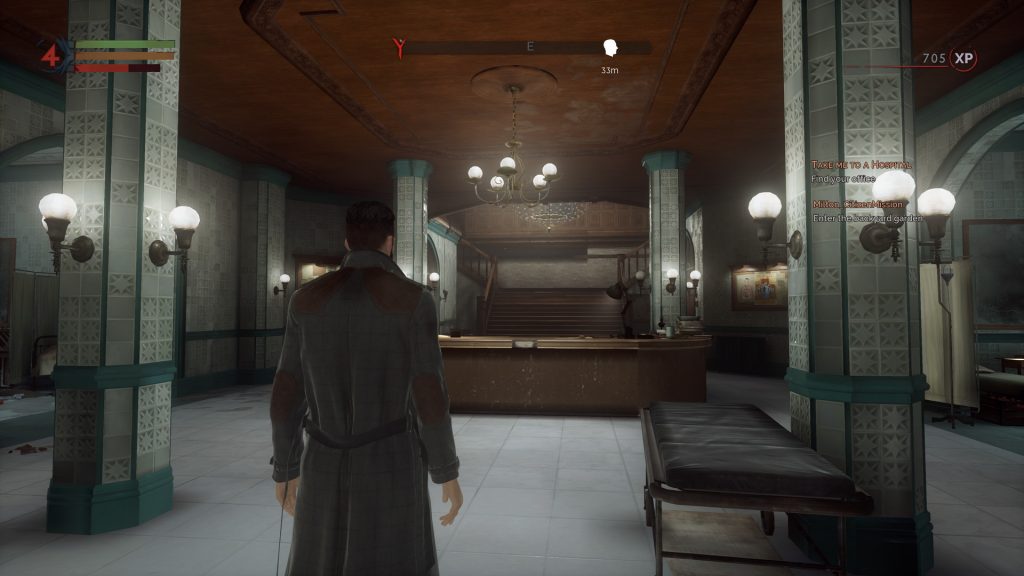Click the red Y marker on the compass
The height and width of the screenshot is (576, 1024).
[400, 48]
